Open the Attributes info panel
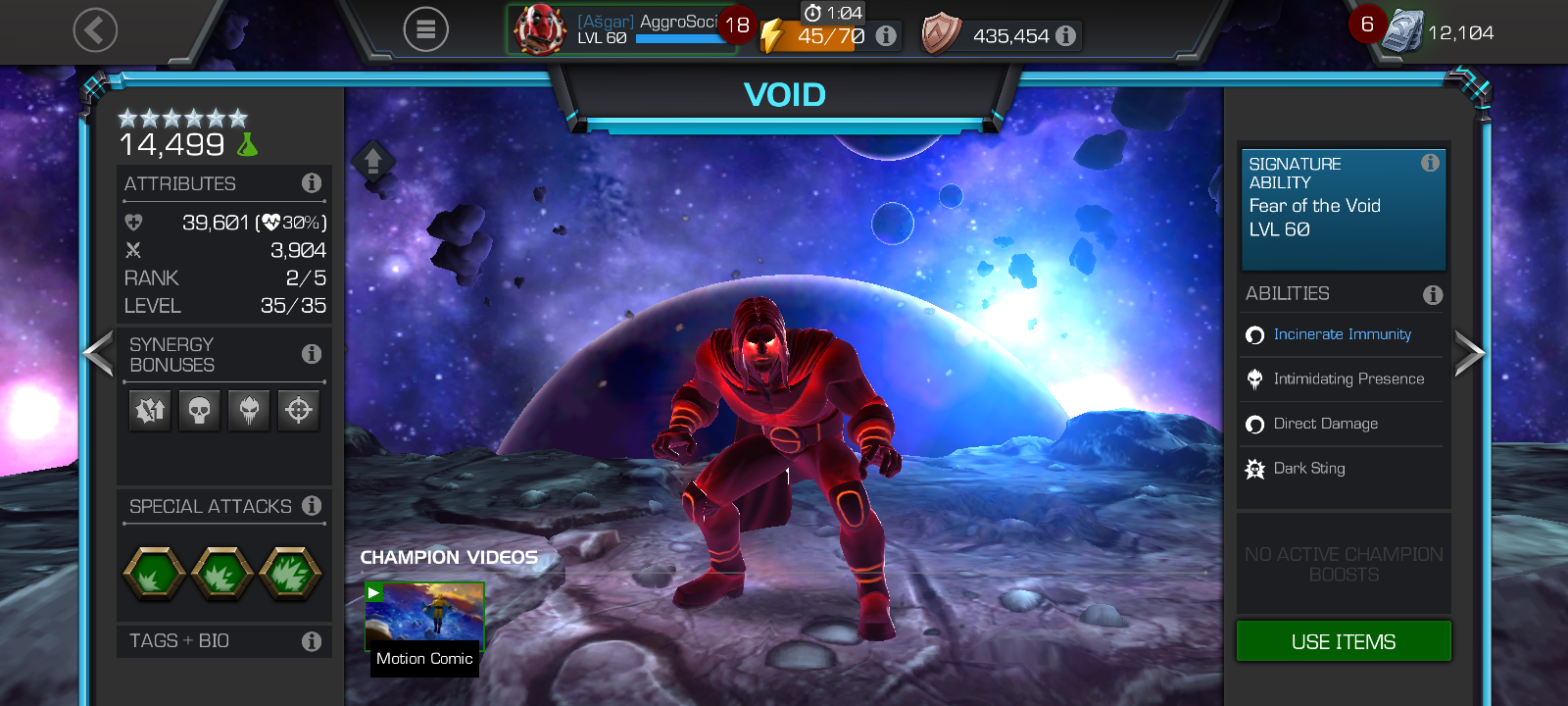Screen dimensions: 1568x706 (x=312, y=183)
